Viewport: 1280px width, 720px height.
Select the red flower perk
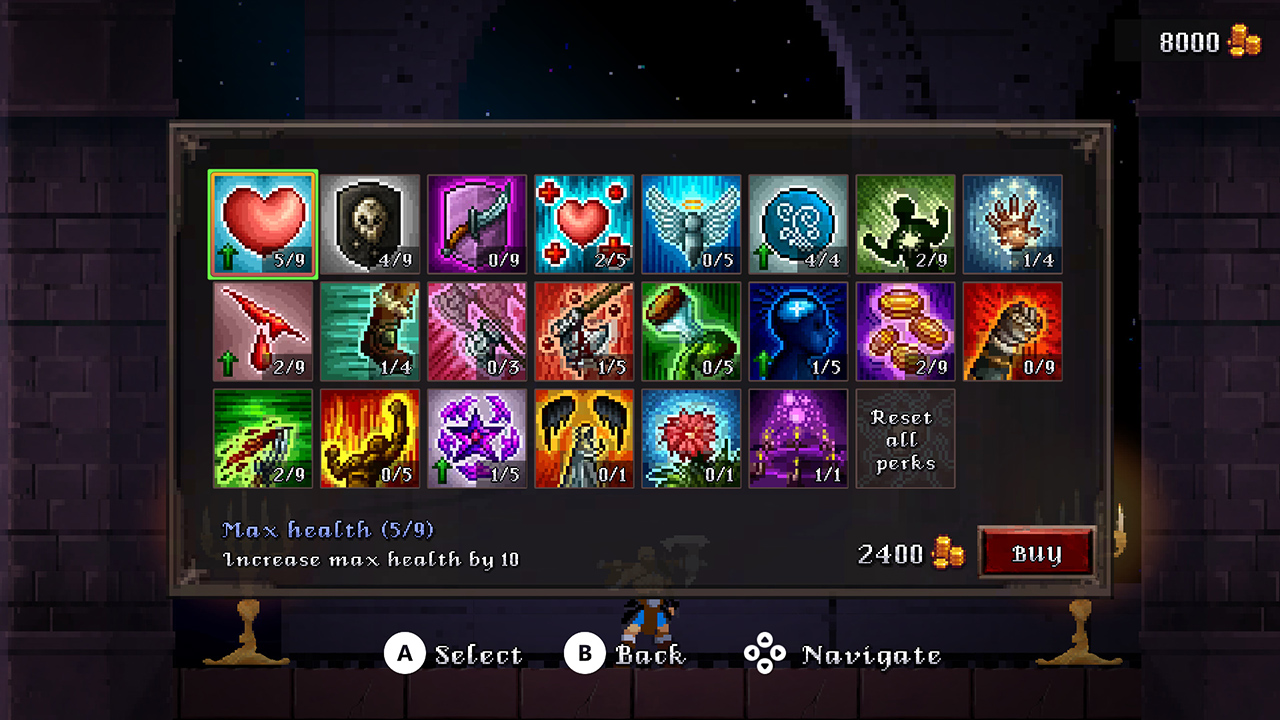690,438
